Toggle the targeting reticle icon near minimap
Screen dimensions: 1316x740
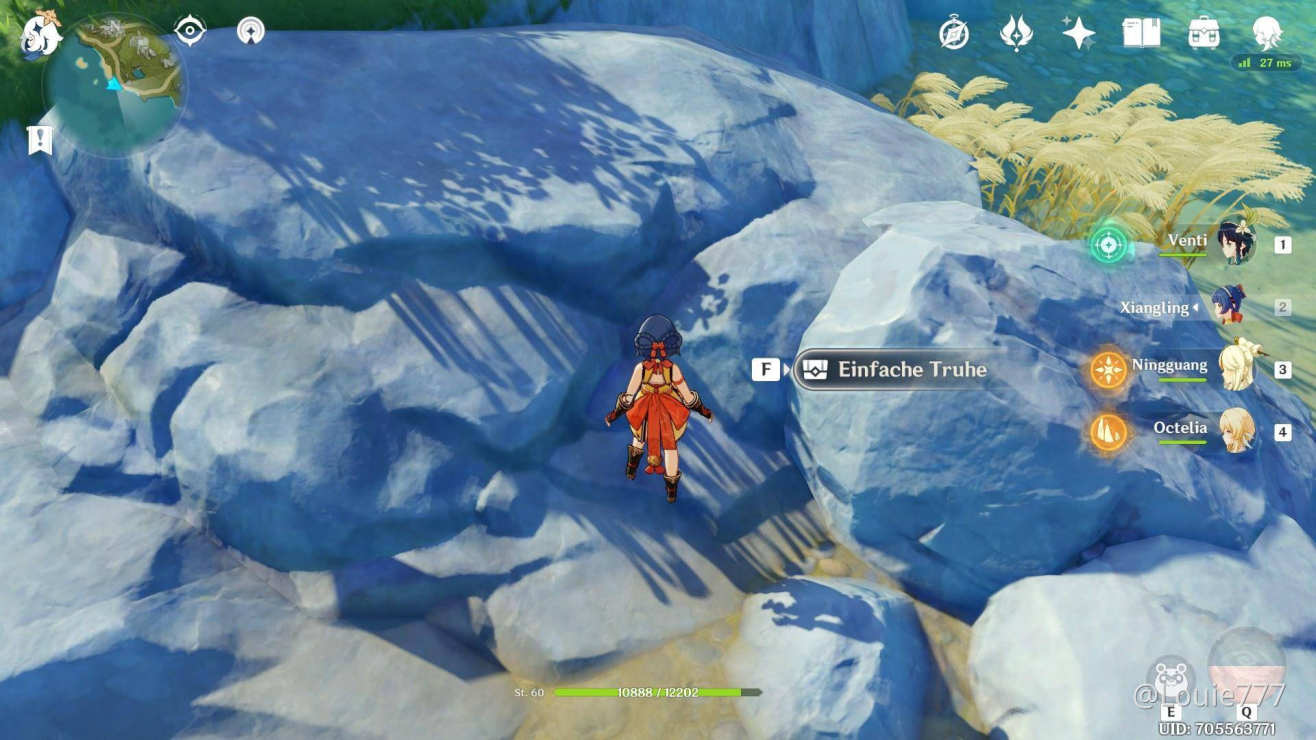pyautogui.click(x=189, y=31)
